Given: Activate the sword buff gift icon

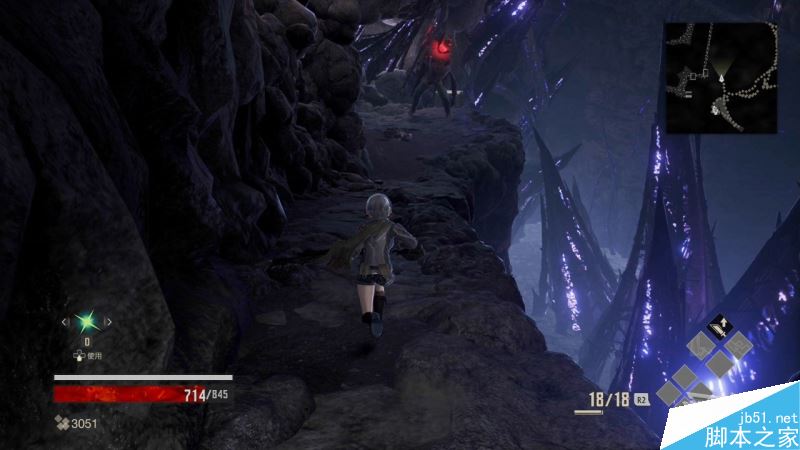Looking at the screenshot, I should 720,326.
